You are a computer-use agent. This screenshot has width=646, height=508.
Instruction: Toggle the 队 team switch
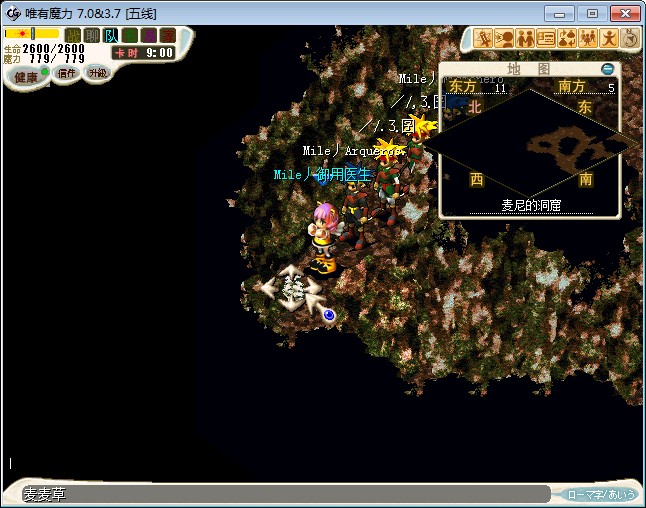(111, 35)
